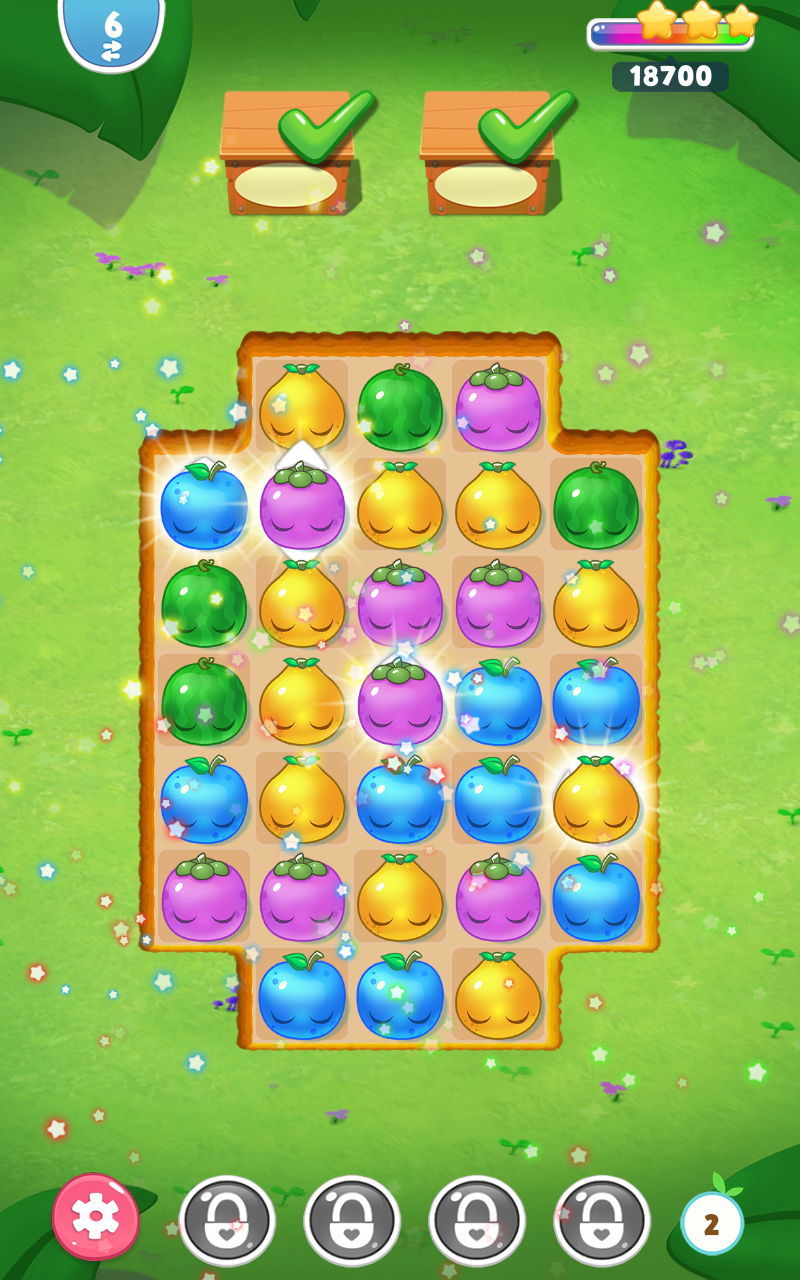The height and width of the screenshot is (1280, 800).
Task: Select the purple fruit in the top row
Action: (x=498, y=408)
